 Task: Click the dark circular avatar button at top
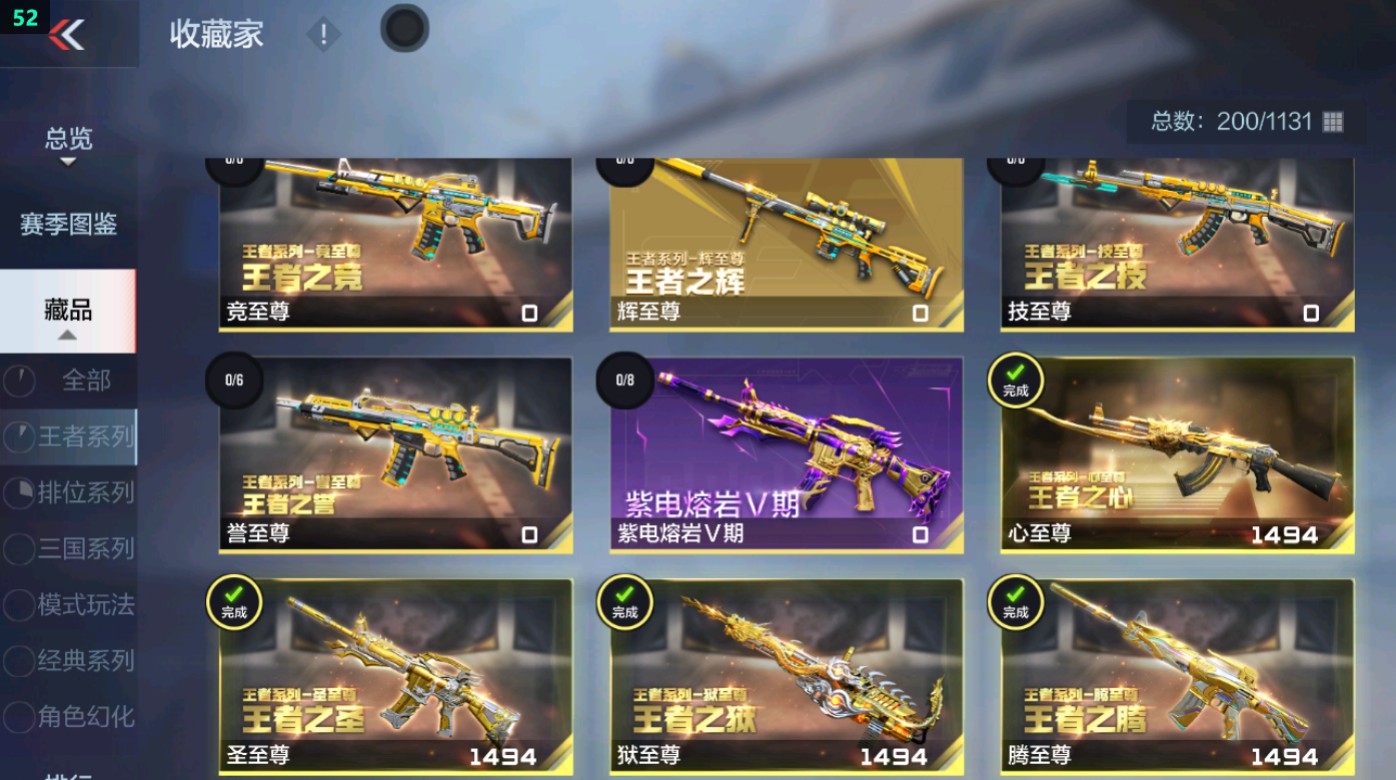click(x=404, y=28)
